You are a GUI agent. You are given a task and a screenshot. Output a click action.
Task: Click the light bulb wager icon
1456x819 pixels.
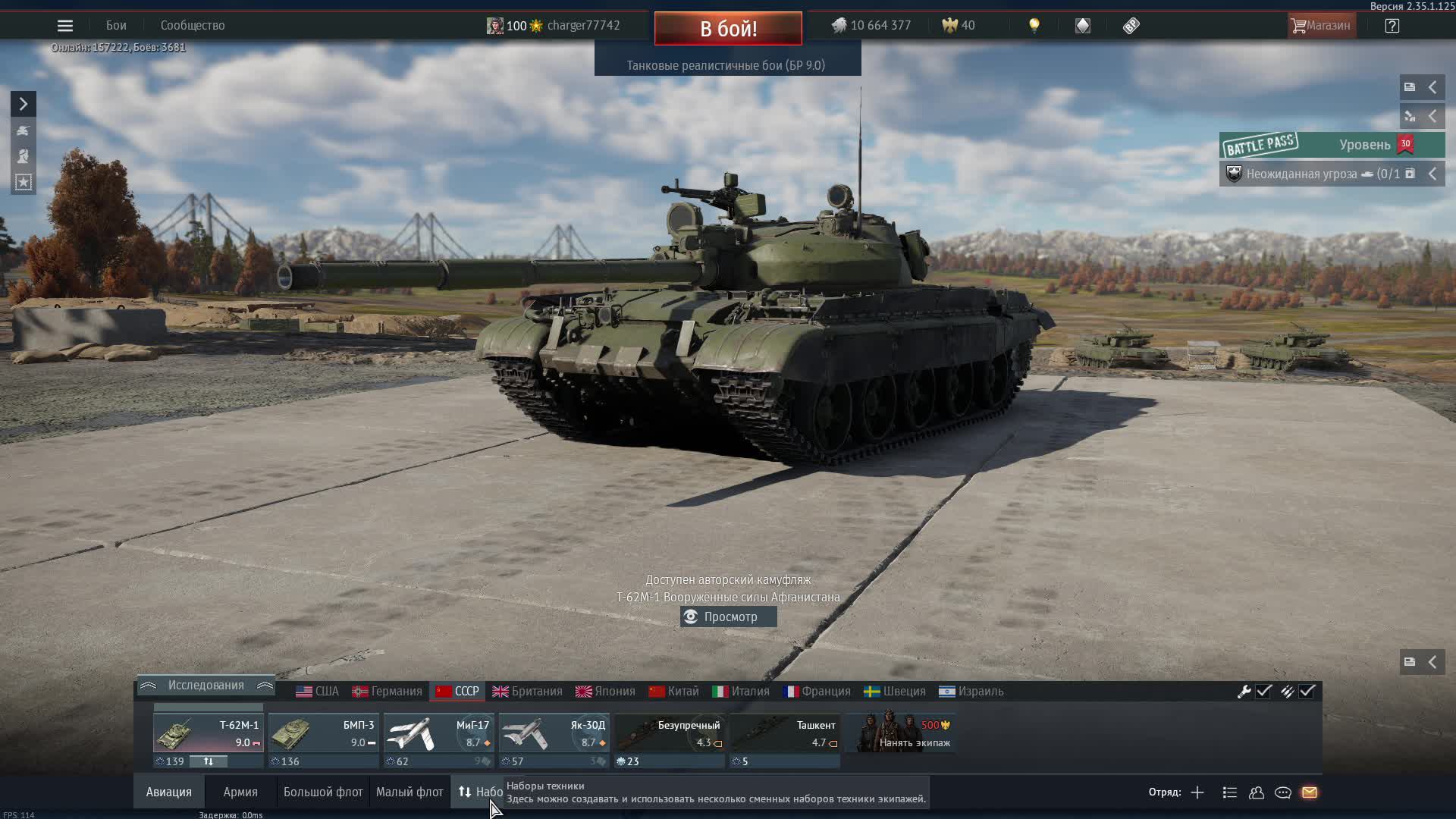coord(1034,25)
